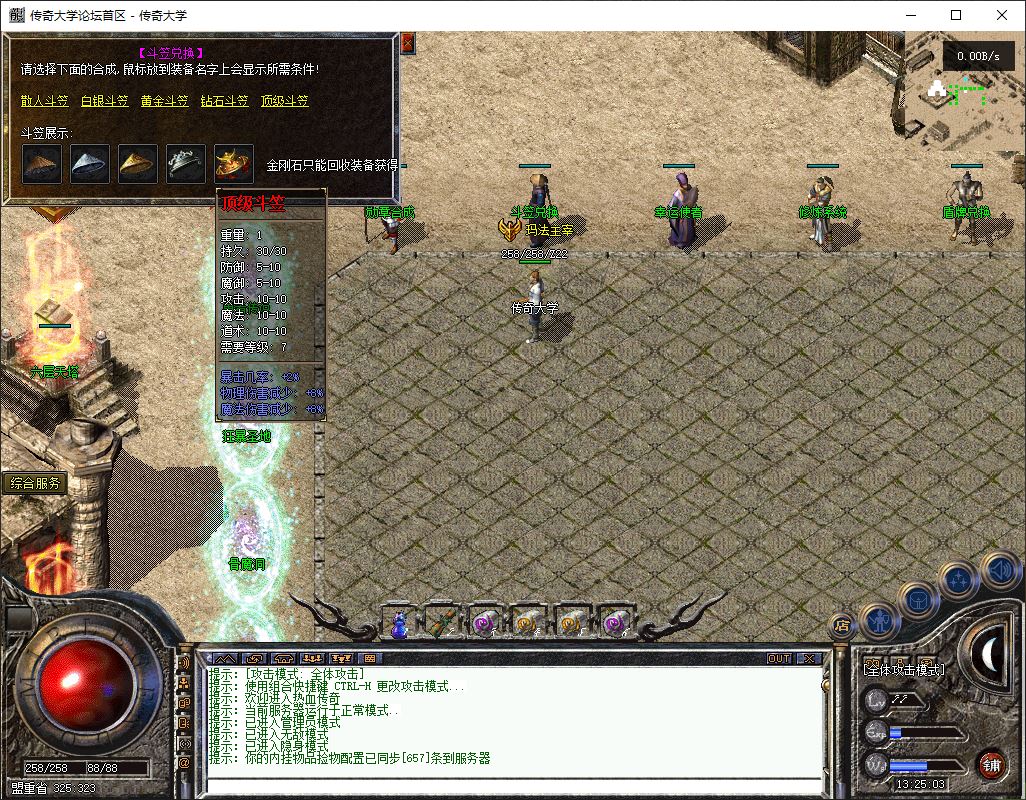Open the 综合服务 panel
The width and height of the screenshot is (1026, 800).
click(36, 483)
